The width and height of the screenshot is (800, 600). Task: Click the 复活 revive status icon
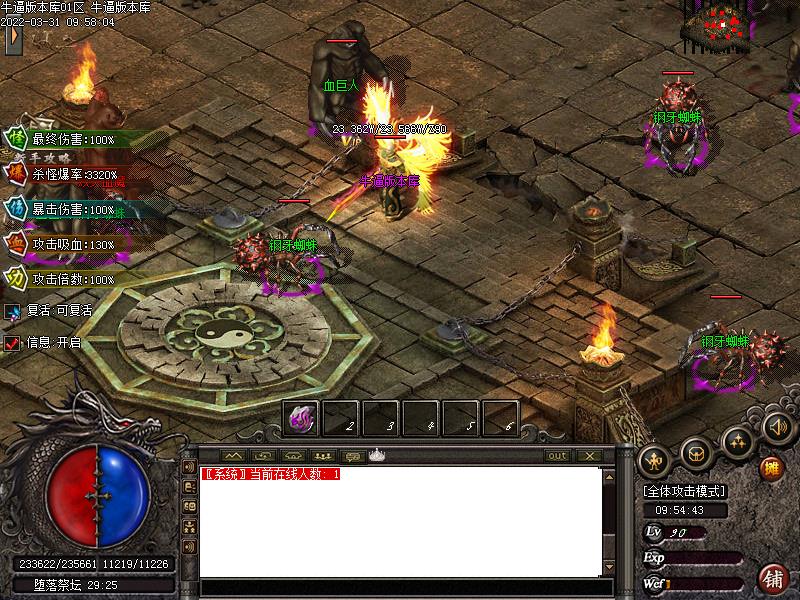12,311
